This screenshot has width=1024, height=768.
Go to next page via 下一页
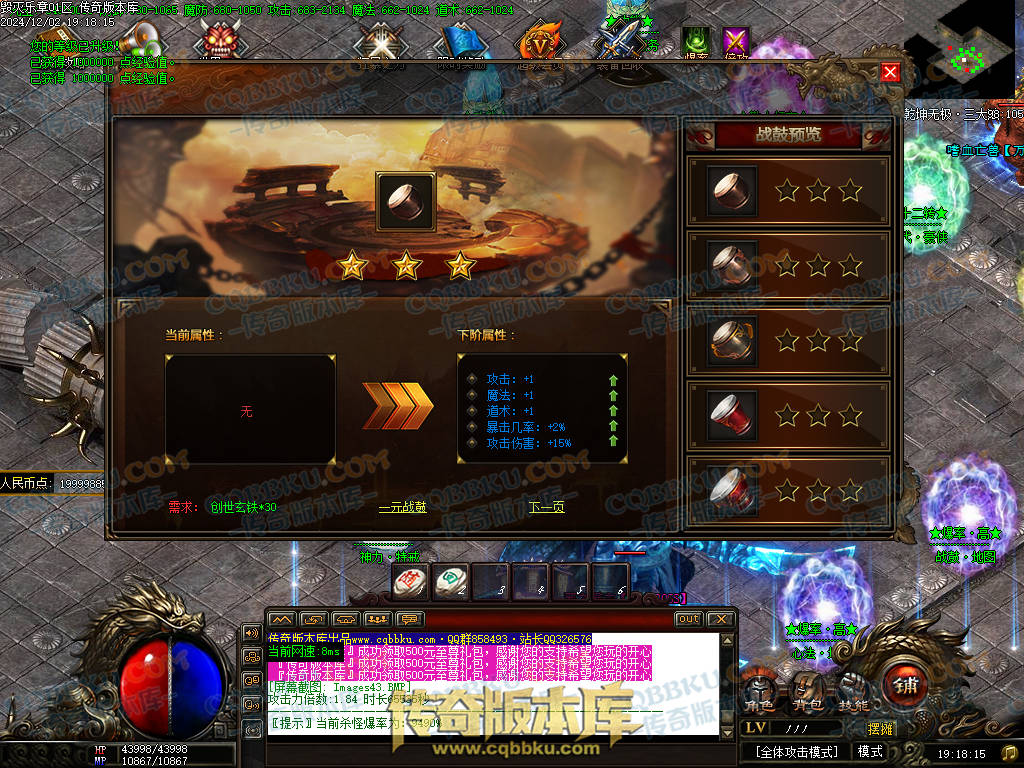[546, 507]
